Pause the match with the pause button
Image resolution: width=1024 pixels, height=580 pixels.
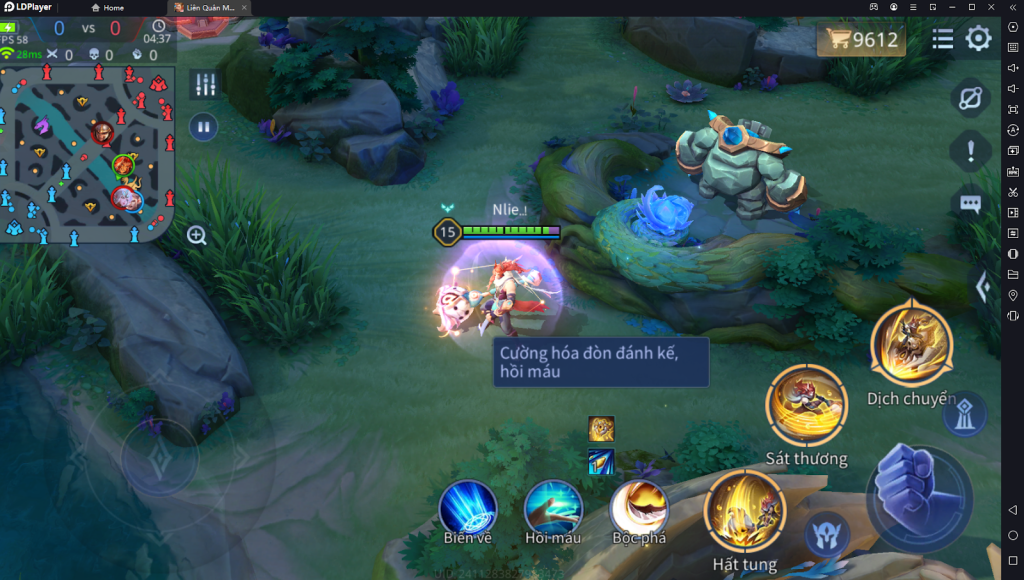click(x=204, y=127)
